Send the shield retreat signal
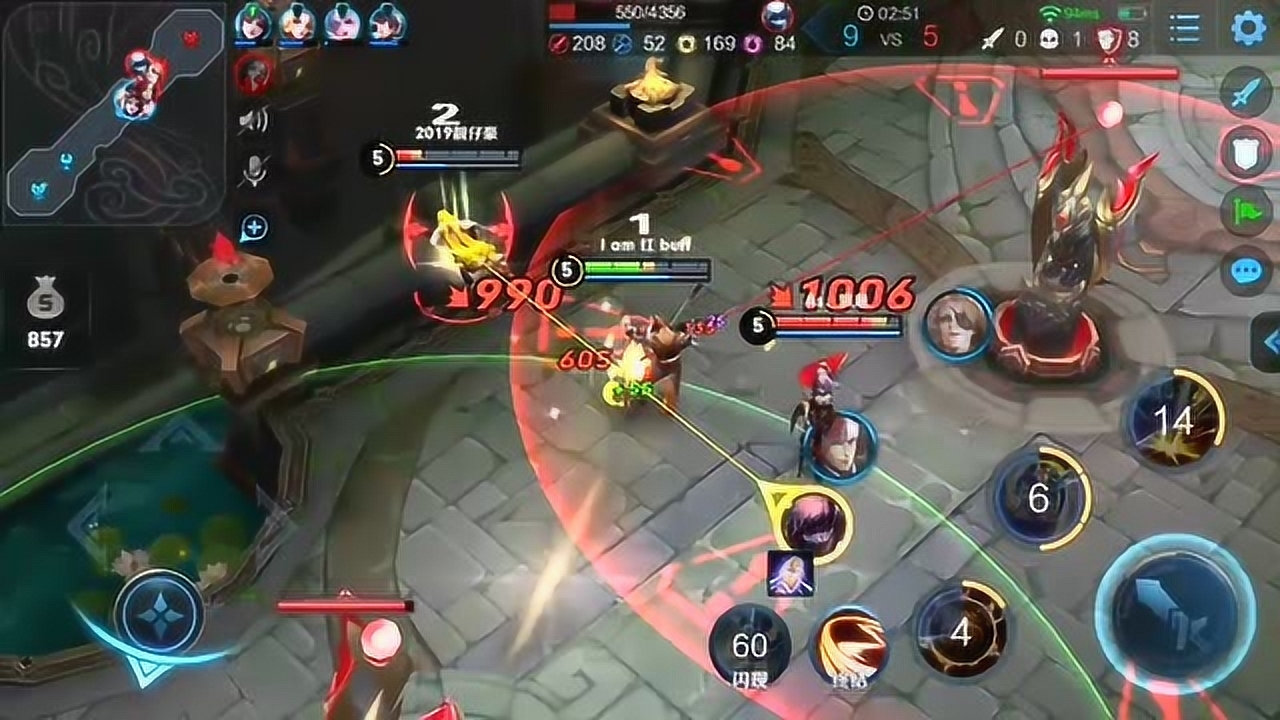The width and height of the screenshot is (1280, 720). coord(1245,153)
